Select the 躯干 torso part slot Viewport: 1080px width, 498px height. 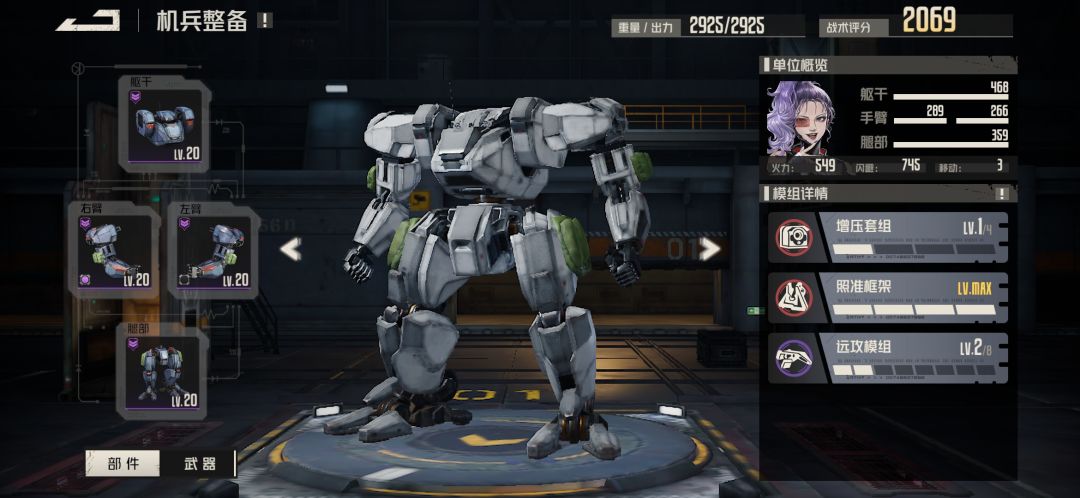click(x=166, y=123)
